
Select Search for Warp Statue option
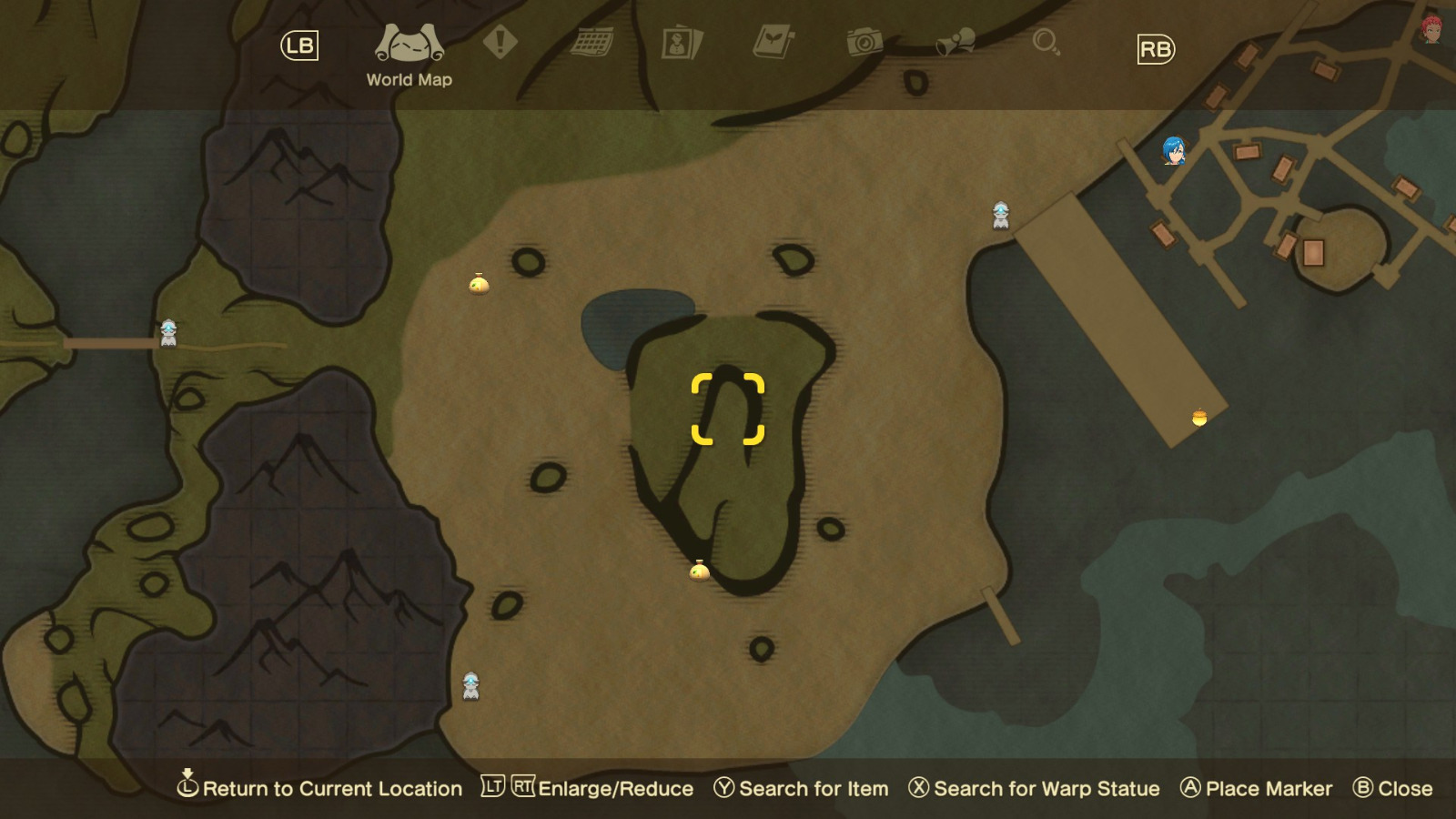click(1035, 788)
